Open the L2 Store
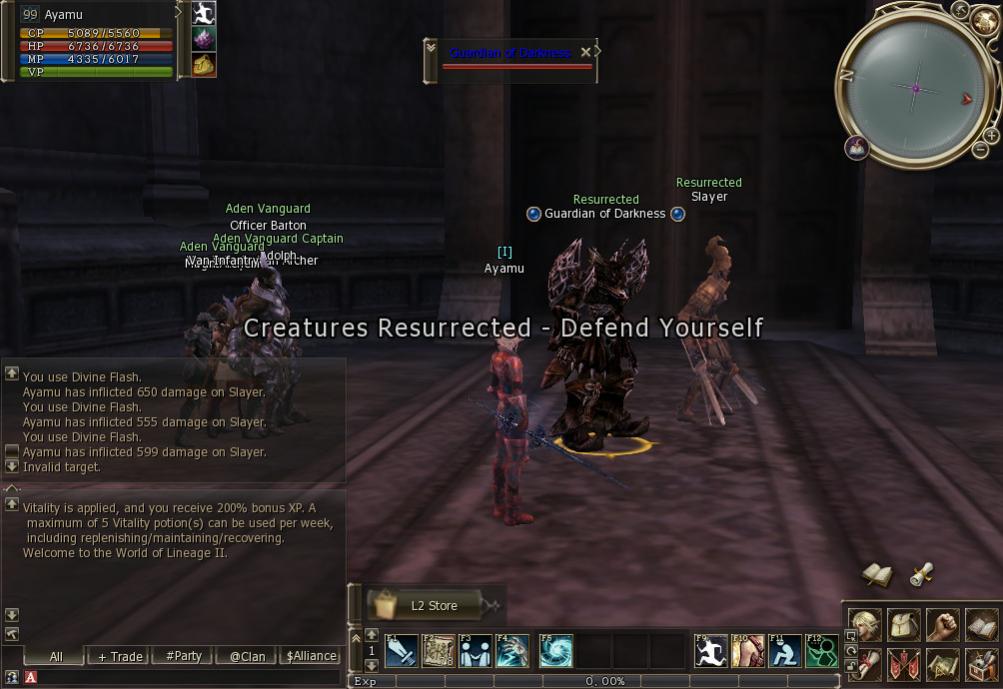This screenshot has width=1003, height=689. pos(433,605)
